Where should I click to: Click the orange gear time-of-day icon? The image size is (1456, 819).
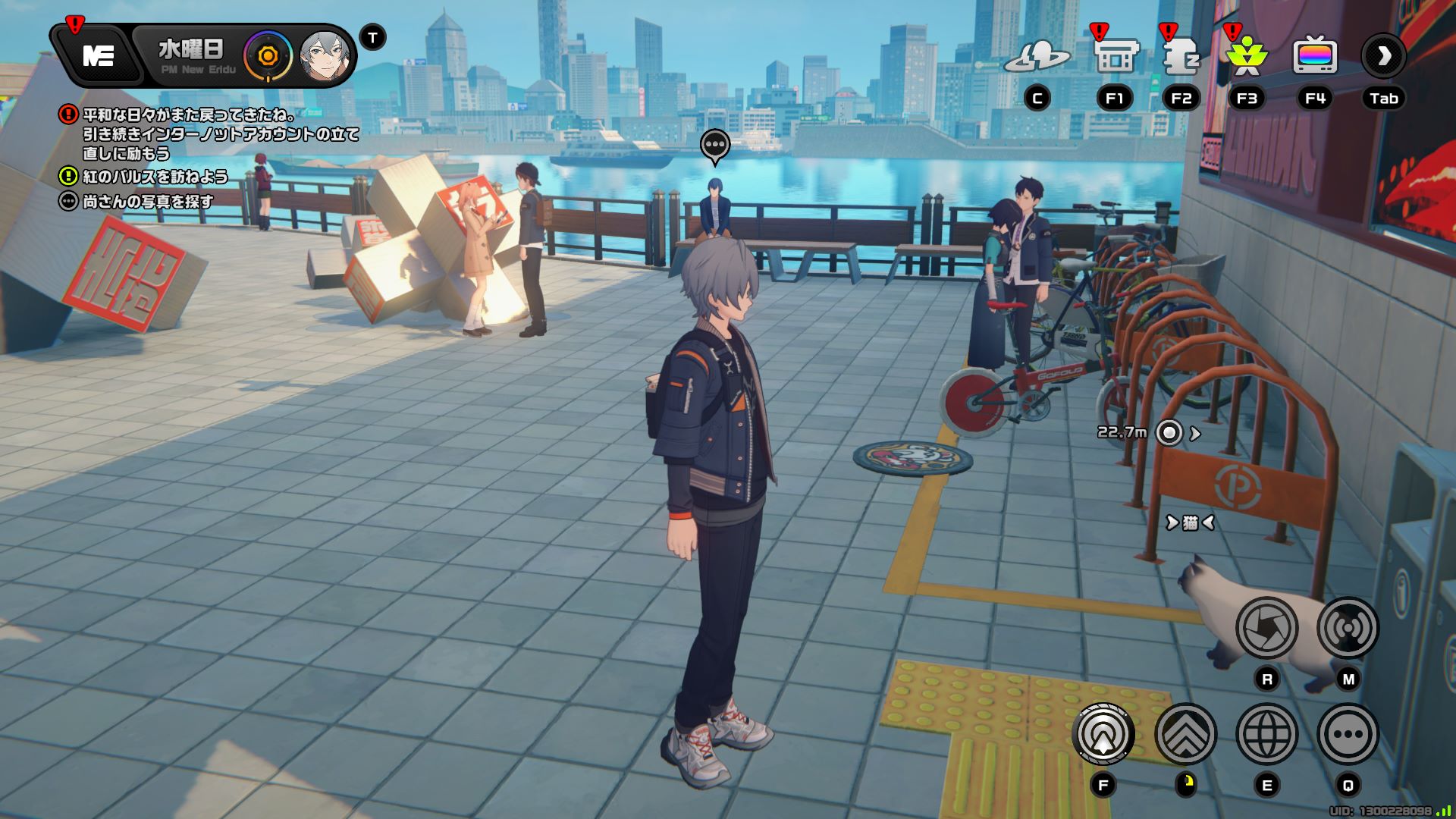coord(267,56)
